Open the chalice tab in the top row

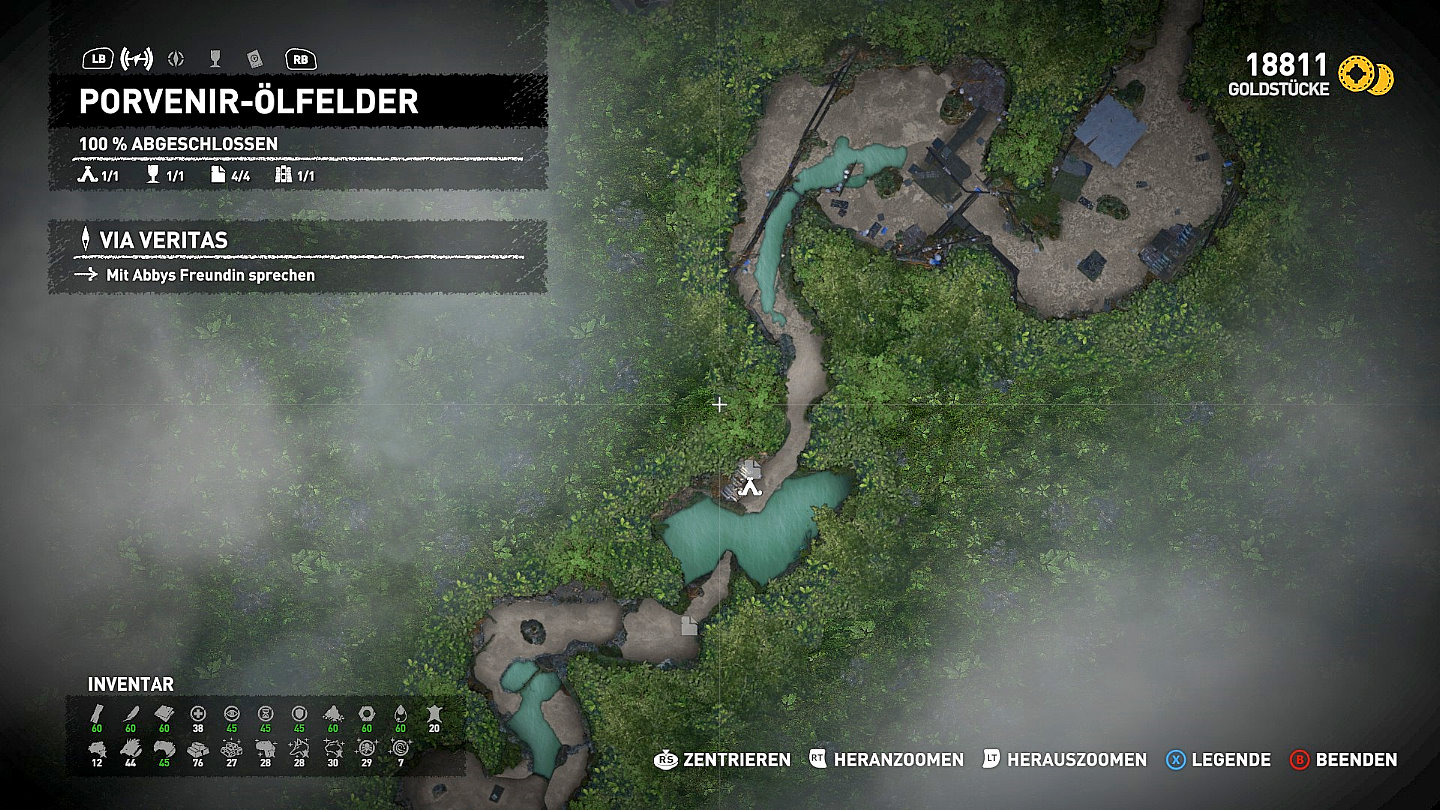(215, 59)
